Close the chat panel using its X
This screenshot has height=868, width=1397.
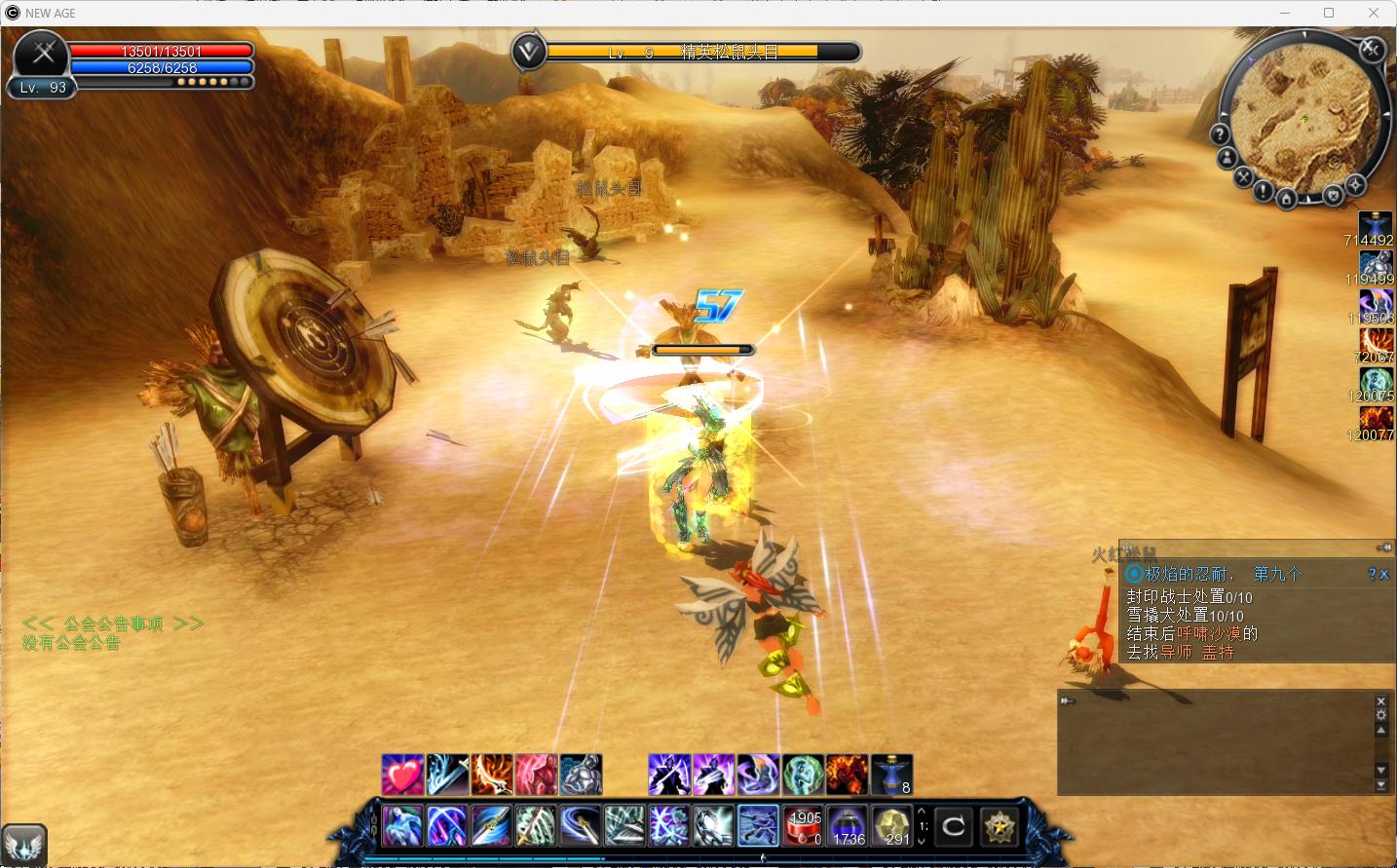point(1380,701)
